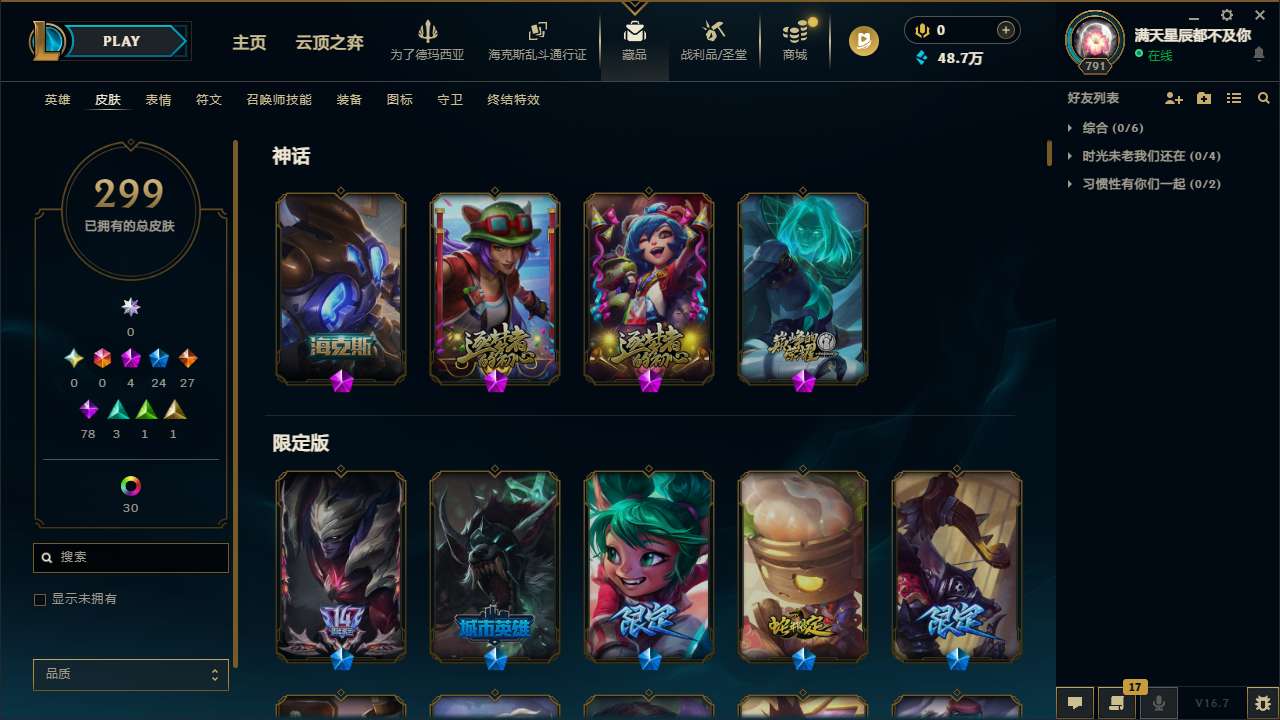Click the Hextech skin card under 神话

coord(340,288)
